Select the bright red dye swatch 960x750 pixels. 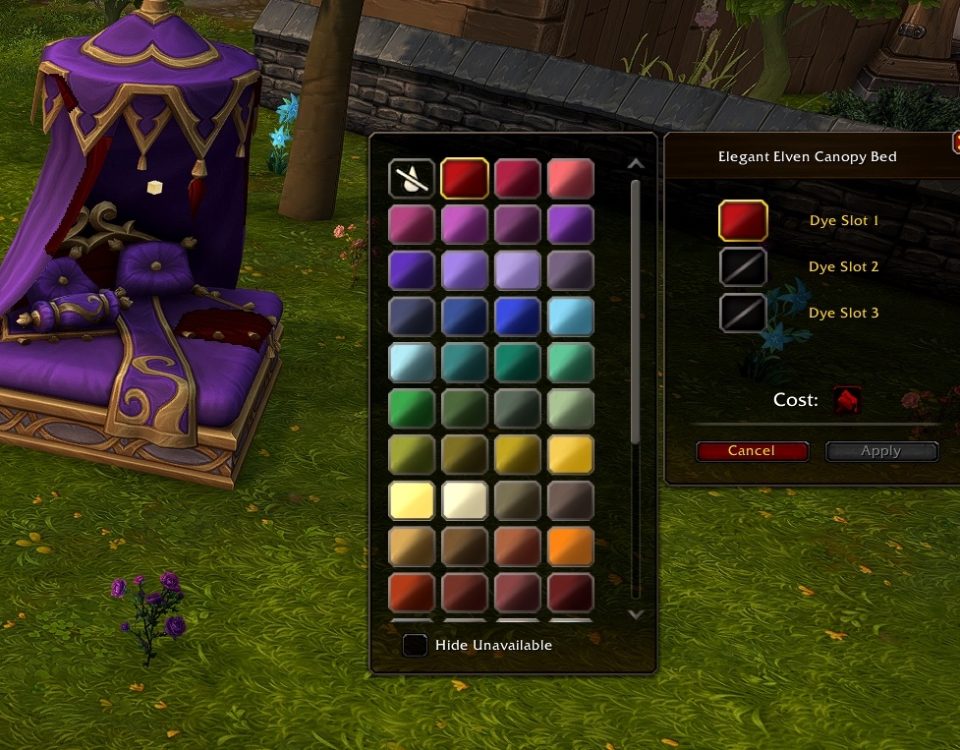[x=465, y=179]
